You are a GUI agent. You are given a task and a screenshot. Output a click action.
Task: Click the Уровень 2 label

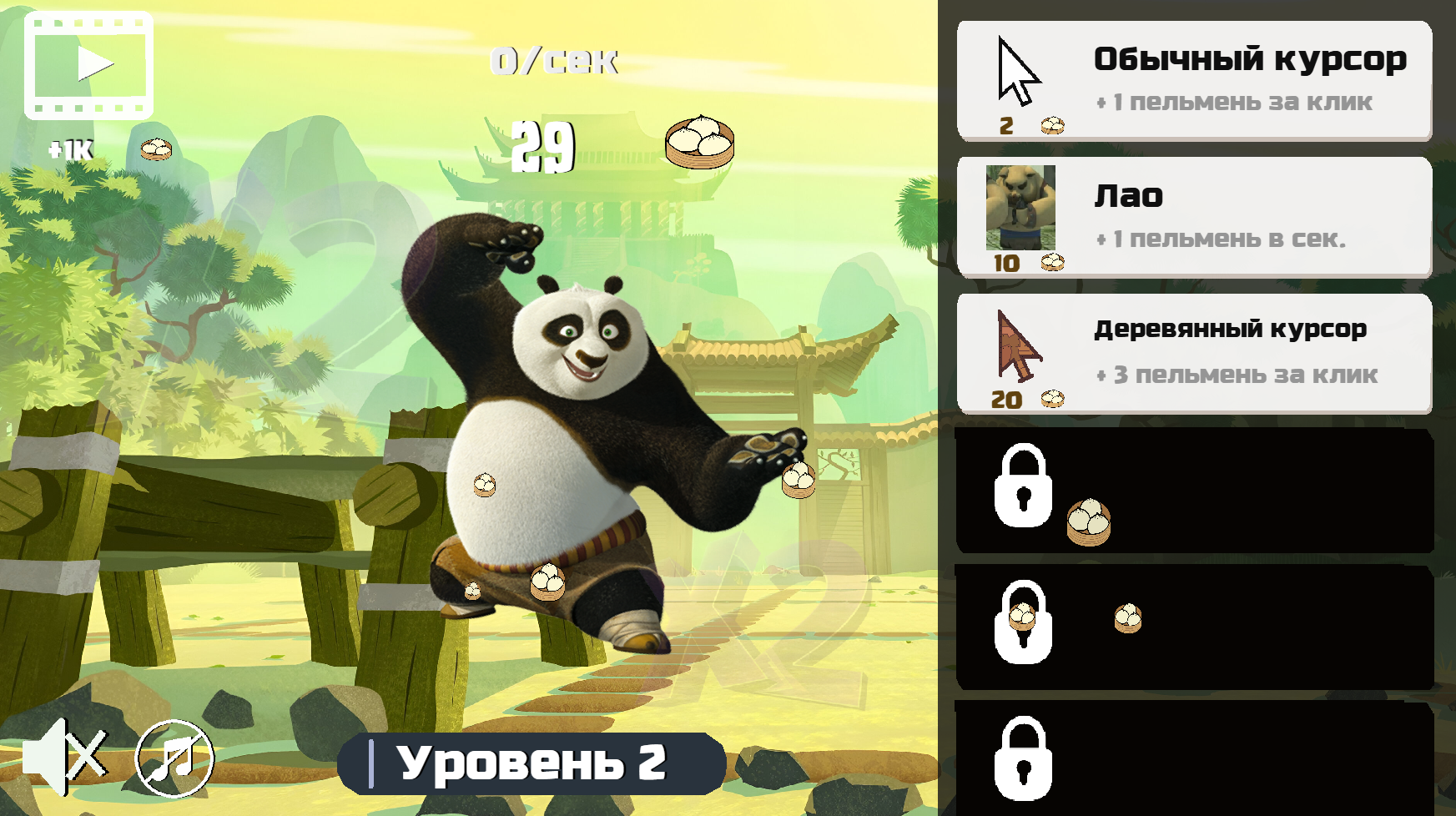[532, 761]
